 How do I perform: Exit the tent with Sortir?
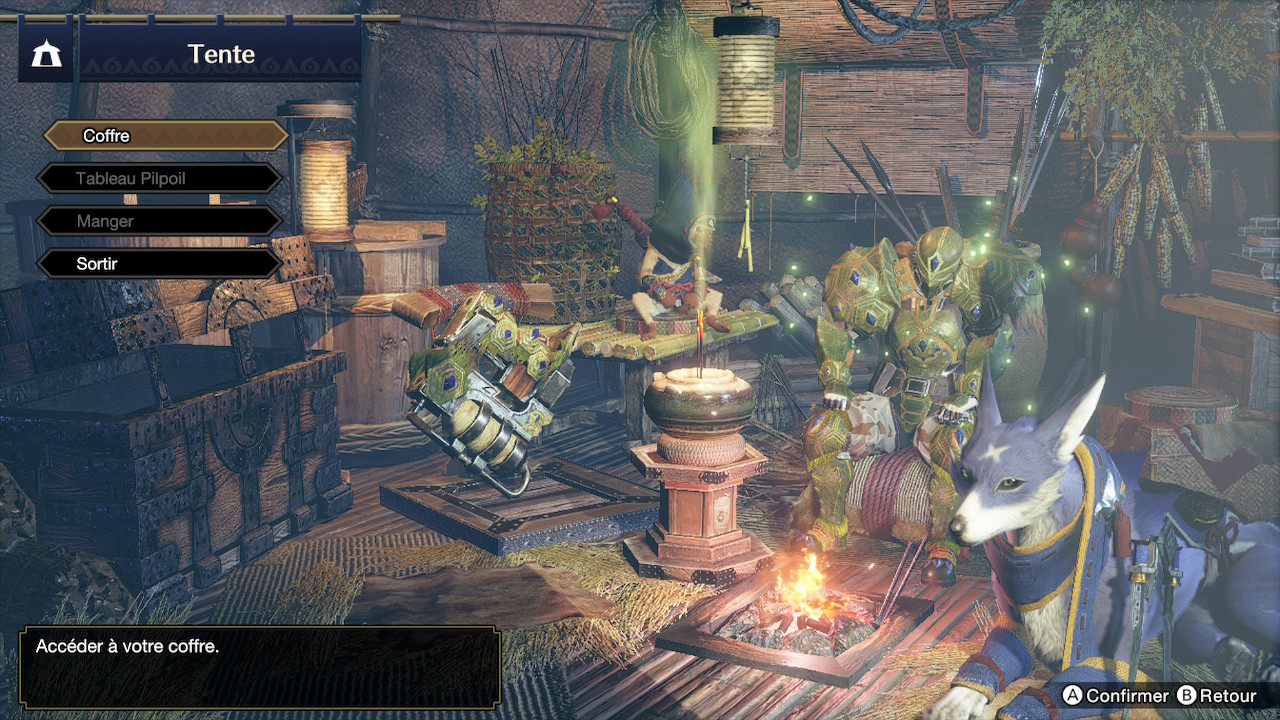[160, 264]
